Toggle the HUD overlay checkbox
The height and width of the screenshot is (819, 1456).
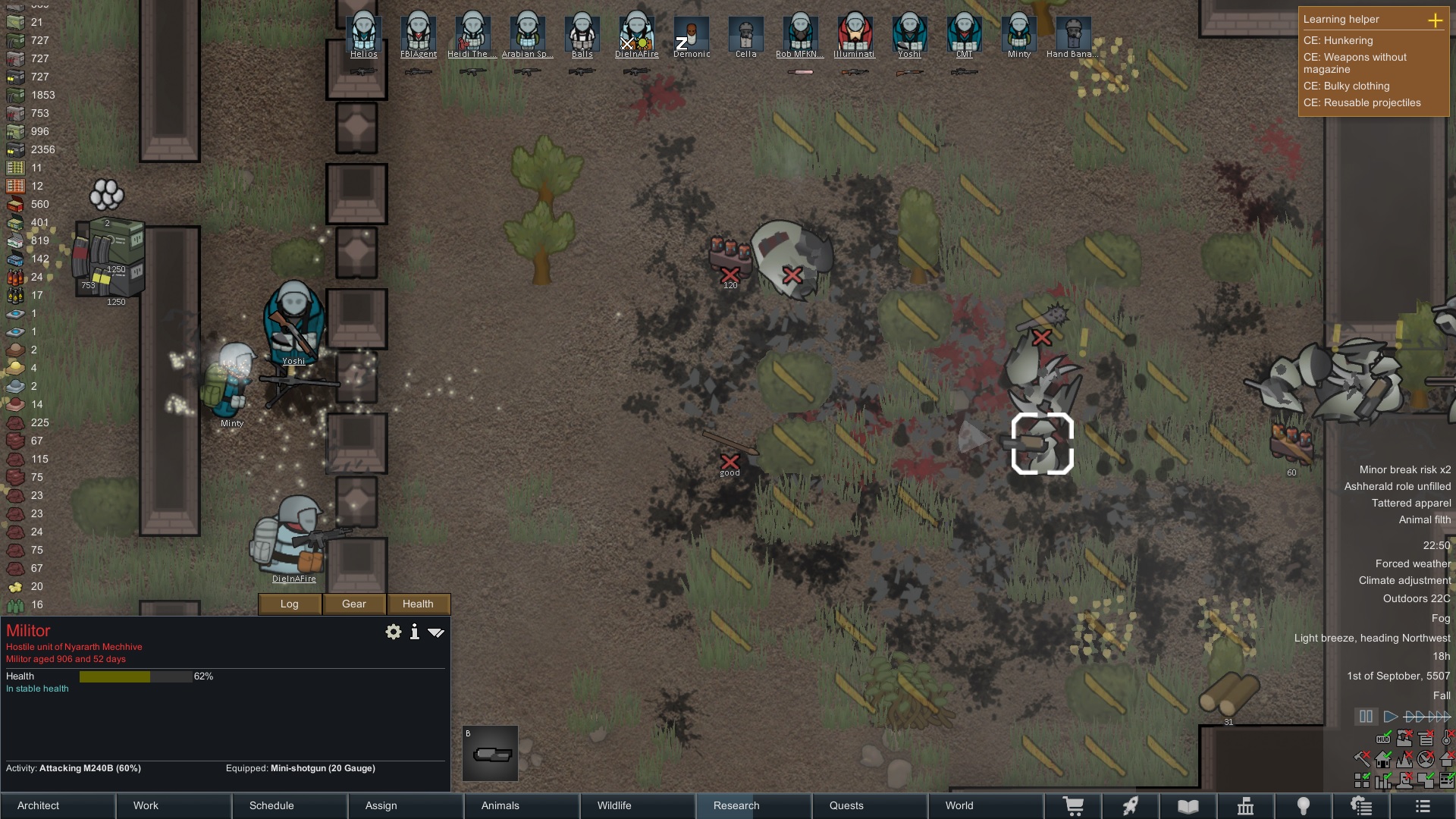click(x=1383, y=739)
